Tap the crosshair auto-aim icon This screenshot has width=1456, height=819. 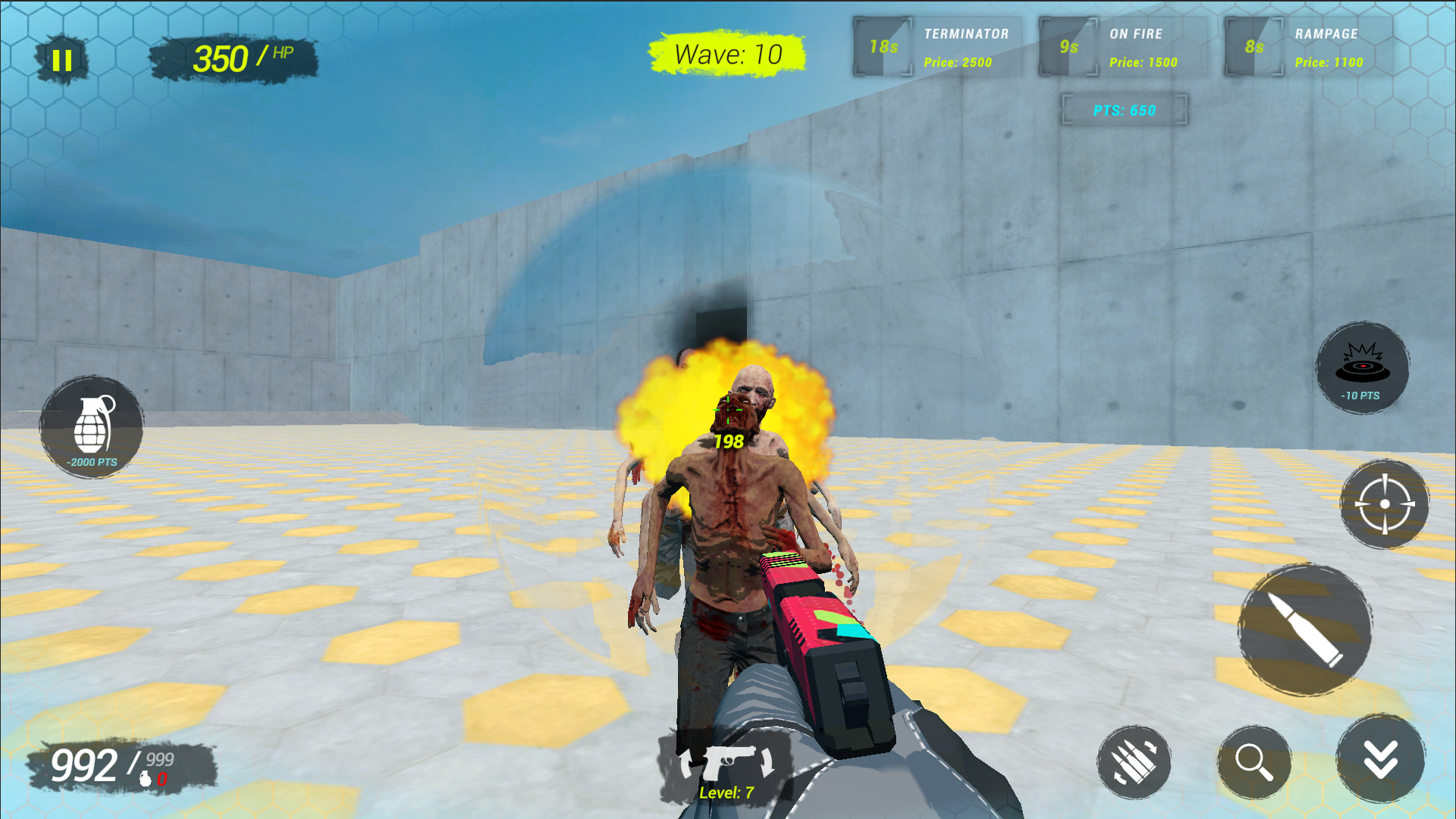point(1385,504)
